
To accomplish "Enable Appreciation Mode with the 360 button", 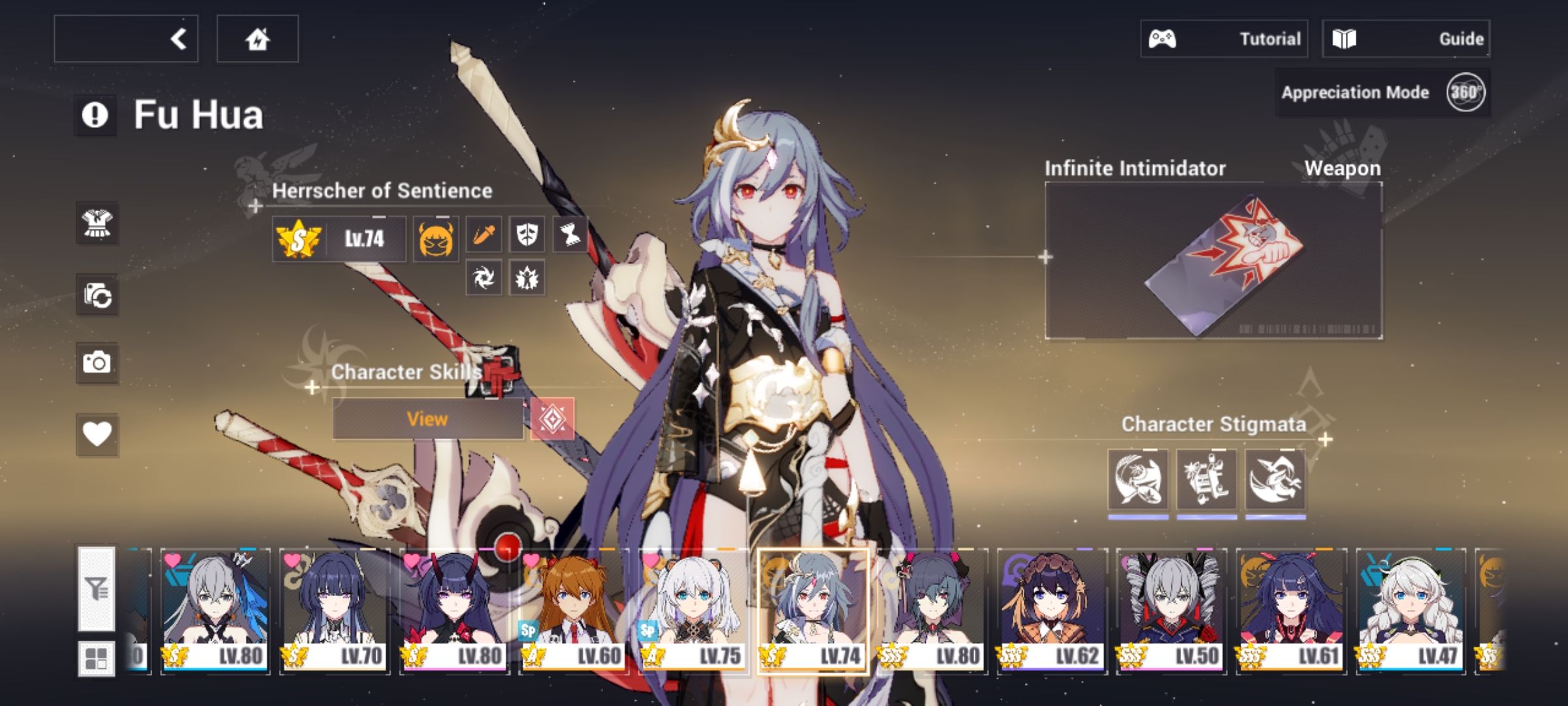I will (1467, 93).
